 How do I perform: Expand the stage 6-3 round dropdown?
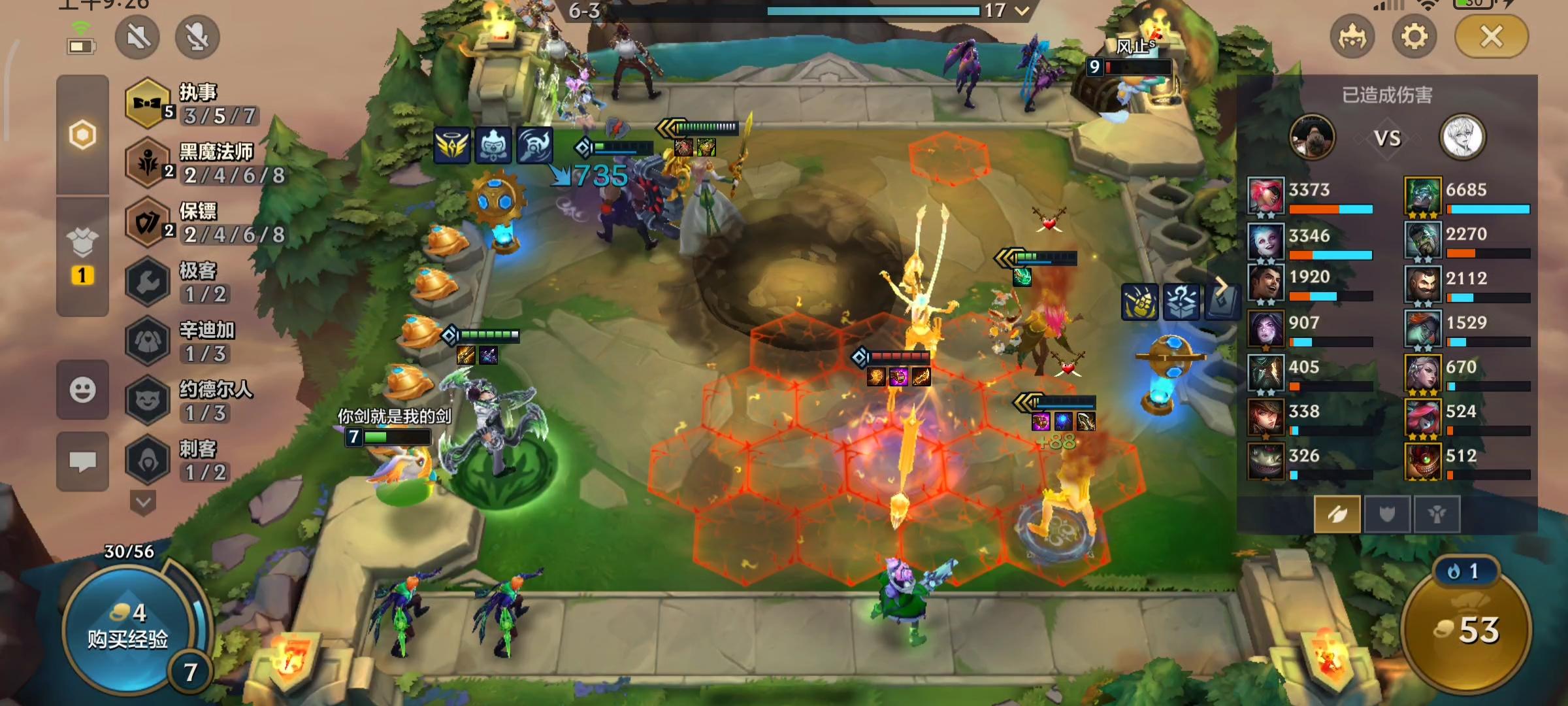1022,10
